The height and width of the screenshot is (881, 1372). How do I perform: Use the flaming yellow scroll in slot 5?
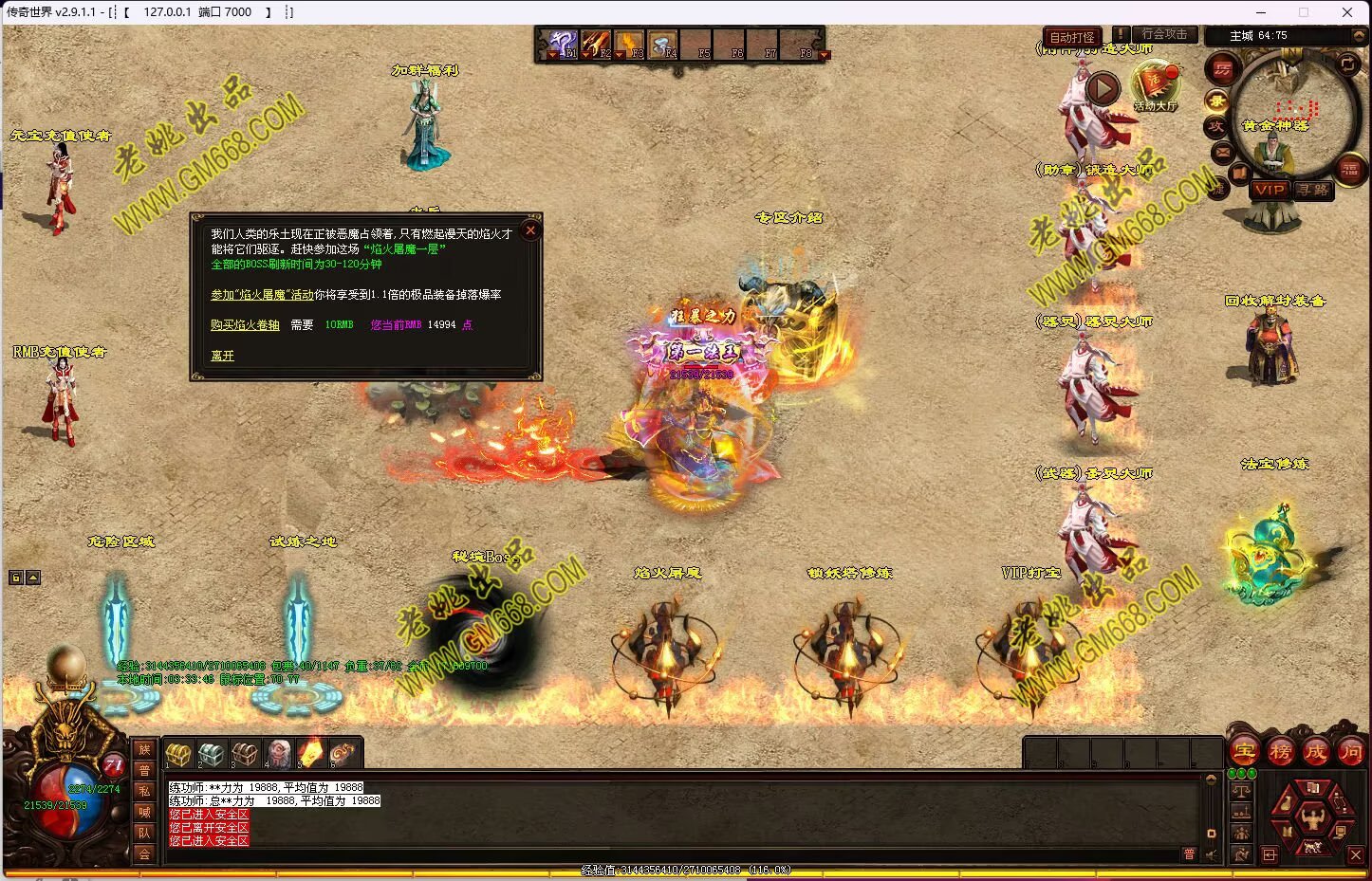click(x=310, y=754)
